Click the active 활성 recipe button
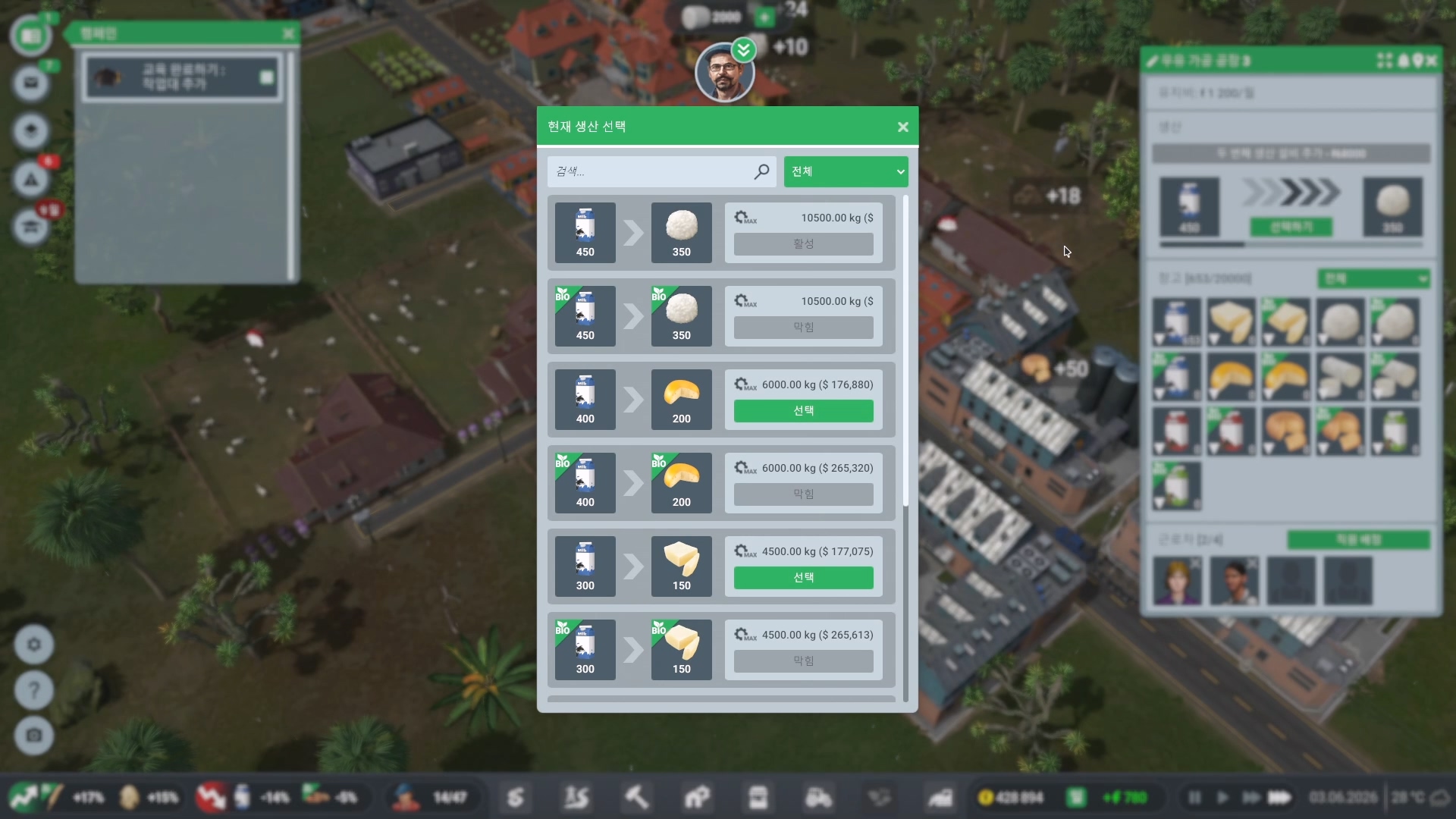This screenshot has height=819, width=1456. (x=803, y=244)
